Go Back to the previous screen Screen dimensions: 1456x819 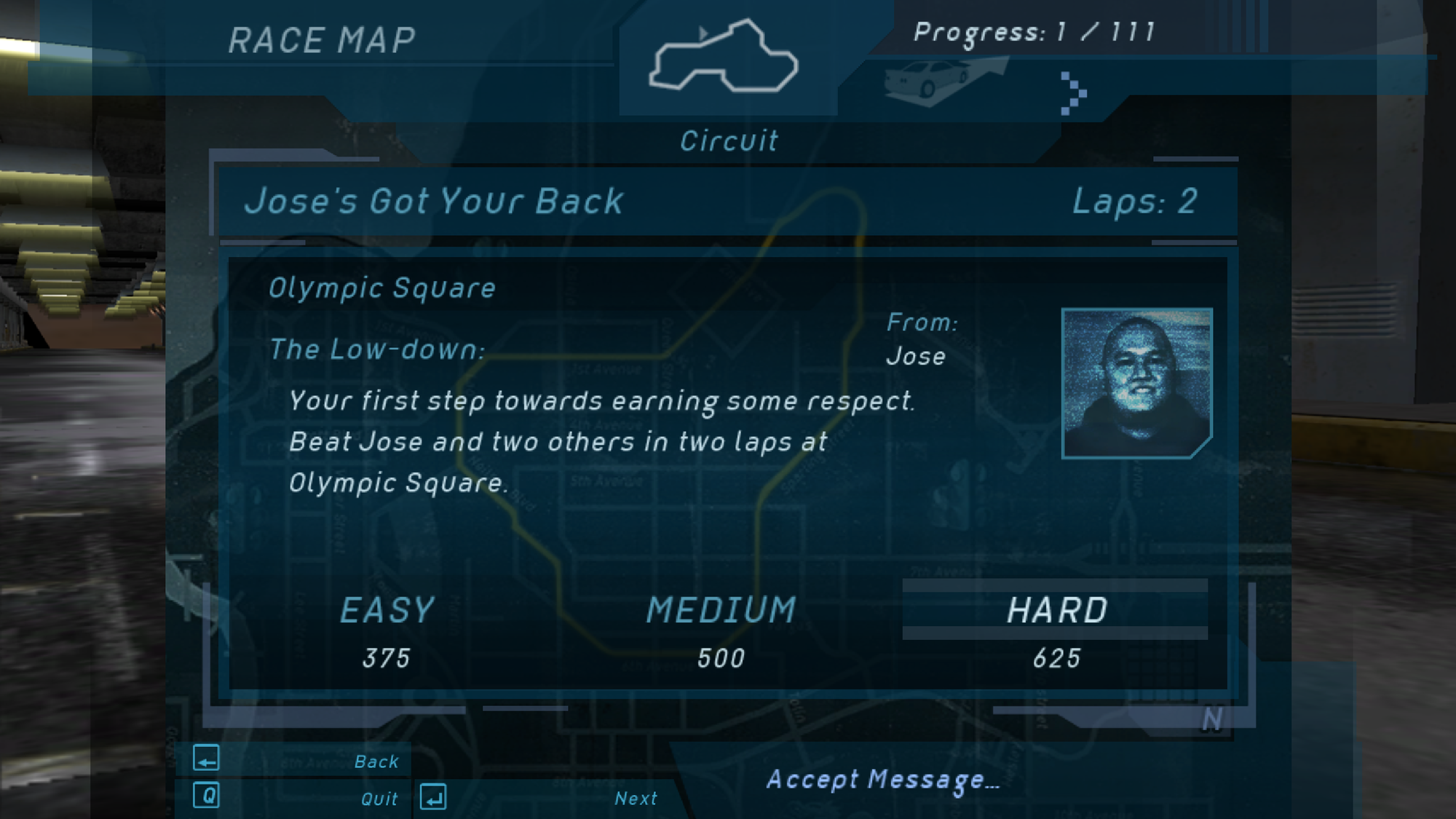(375, 761)
